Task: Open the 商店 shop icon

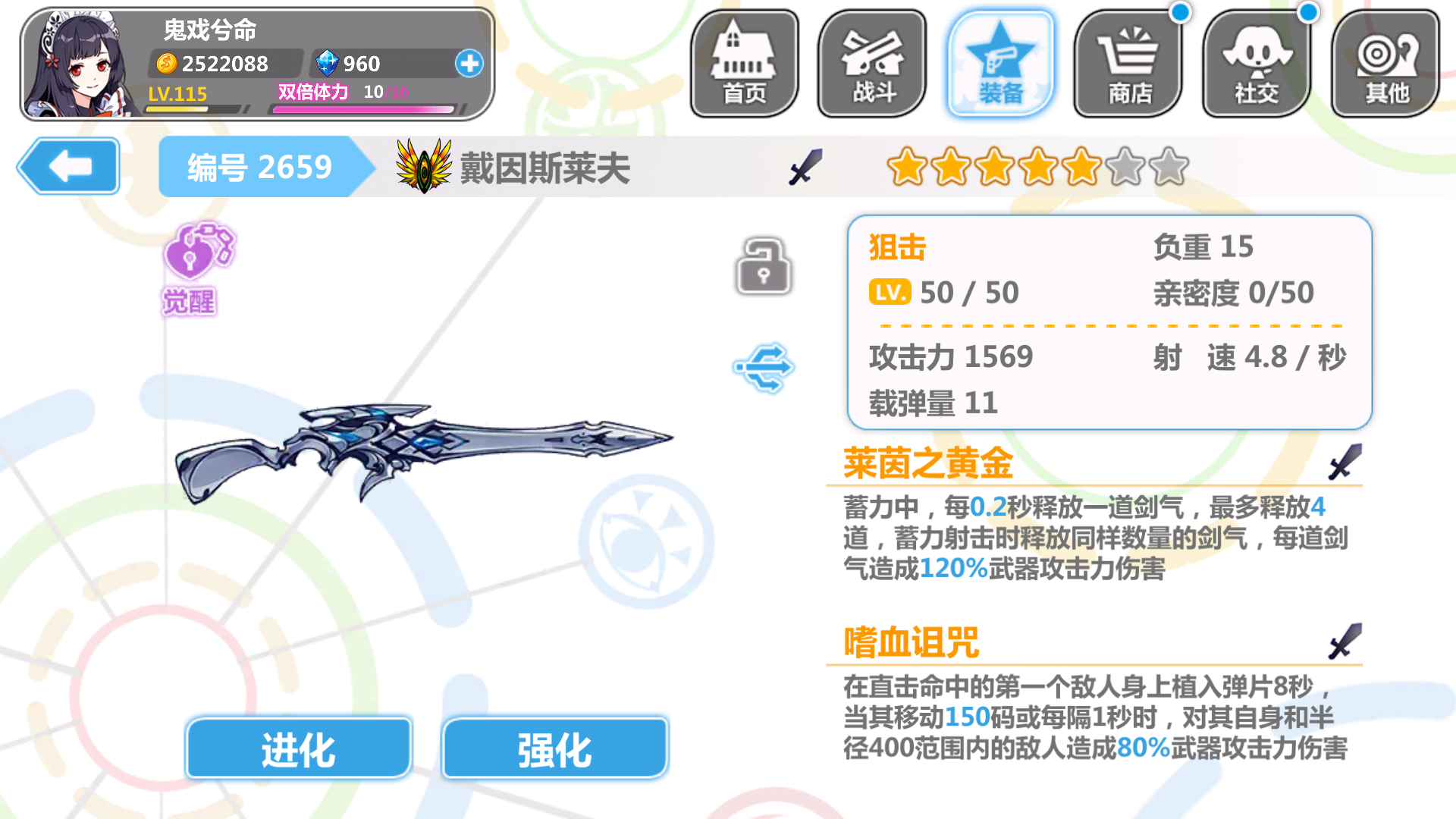Action: [x=1128, y=61]
